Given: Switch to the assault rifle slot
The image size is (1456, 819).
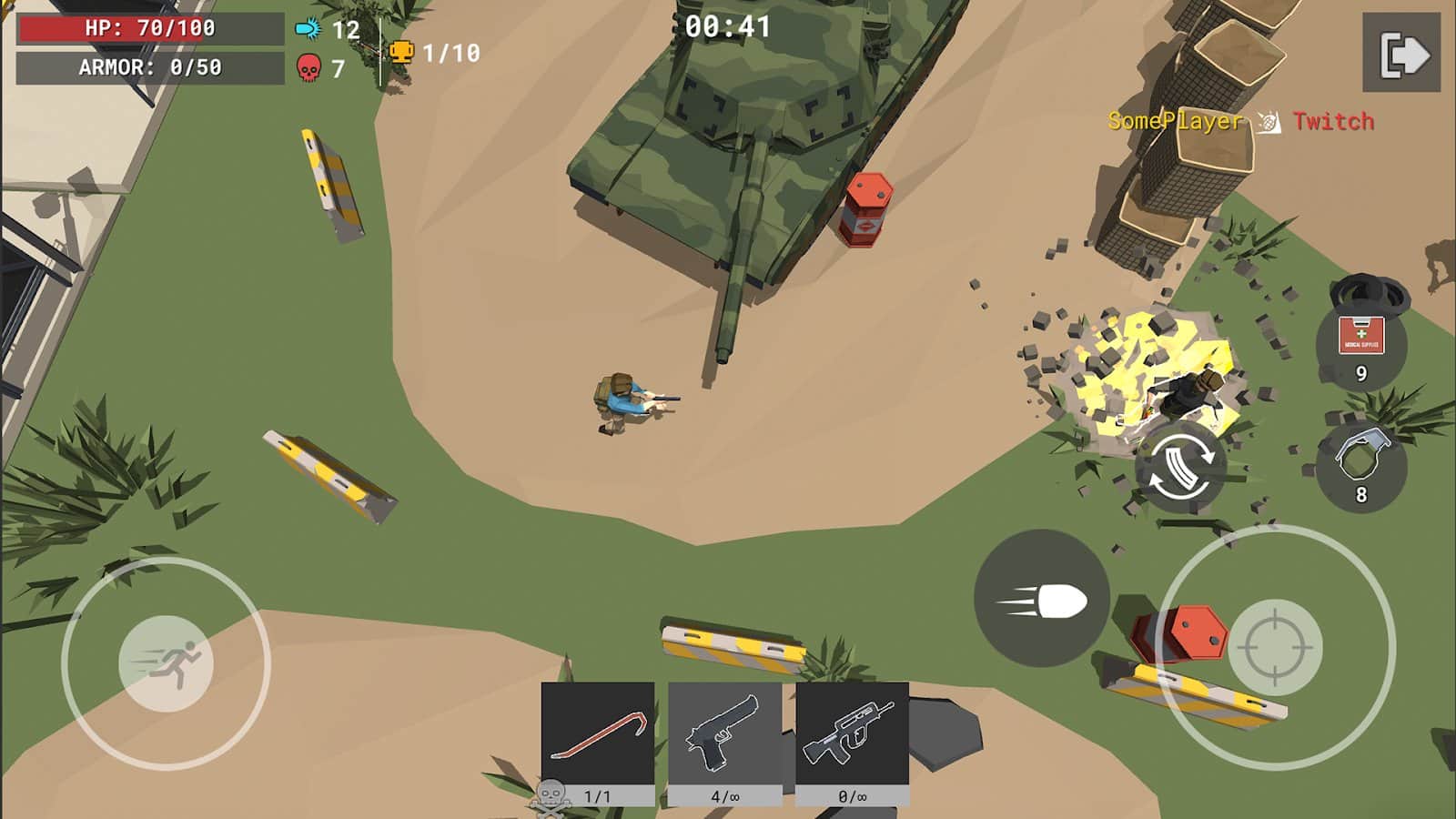Looking at the screenshot, I should pos(852,735).
